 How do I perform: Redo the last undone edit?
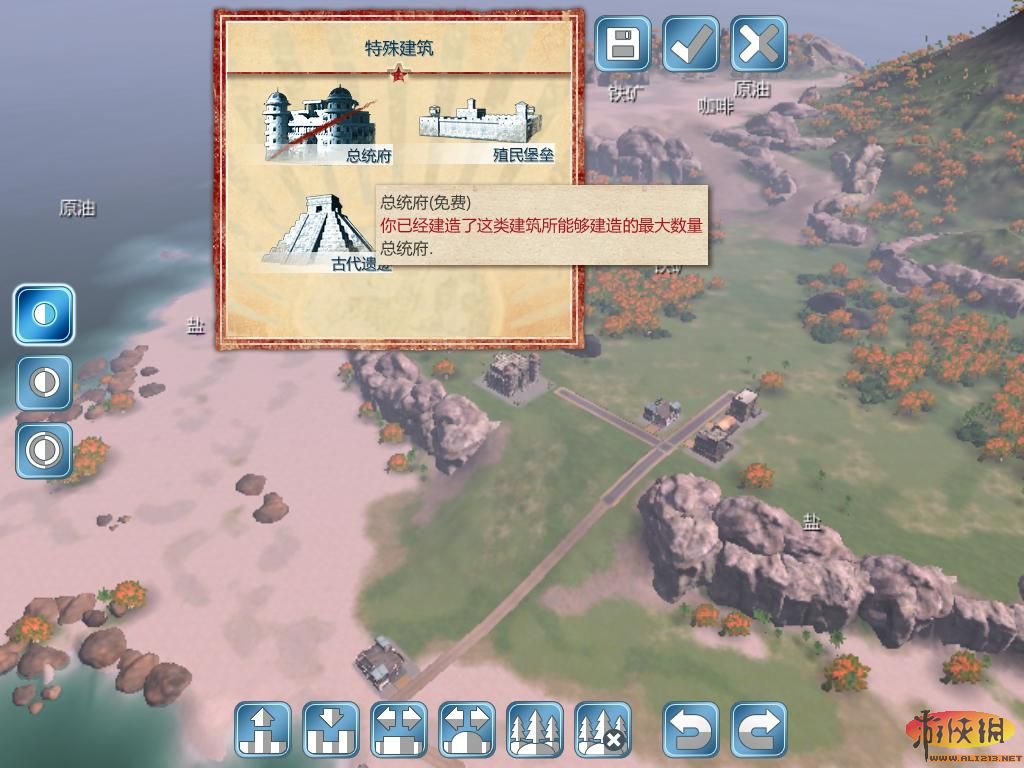click(x=759, y=729)
